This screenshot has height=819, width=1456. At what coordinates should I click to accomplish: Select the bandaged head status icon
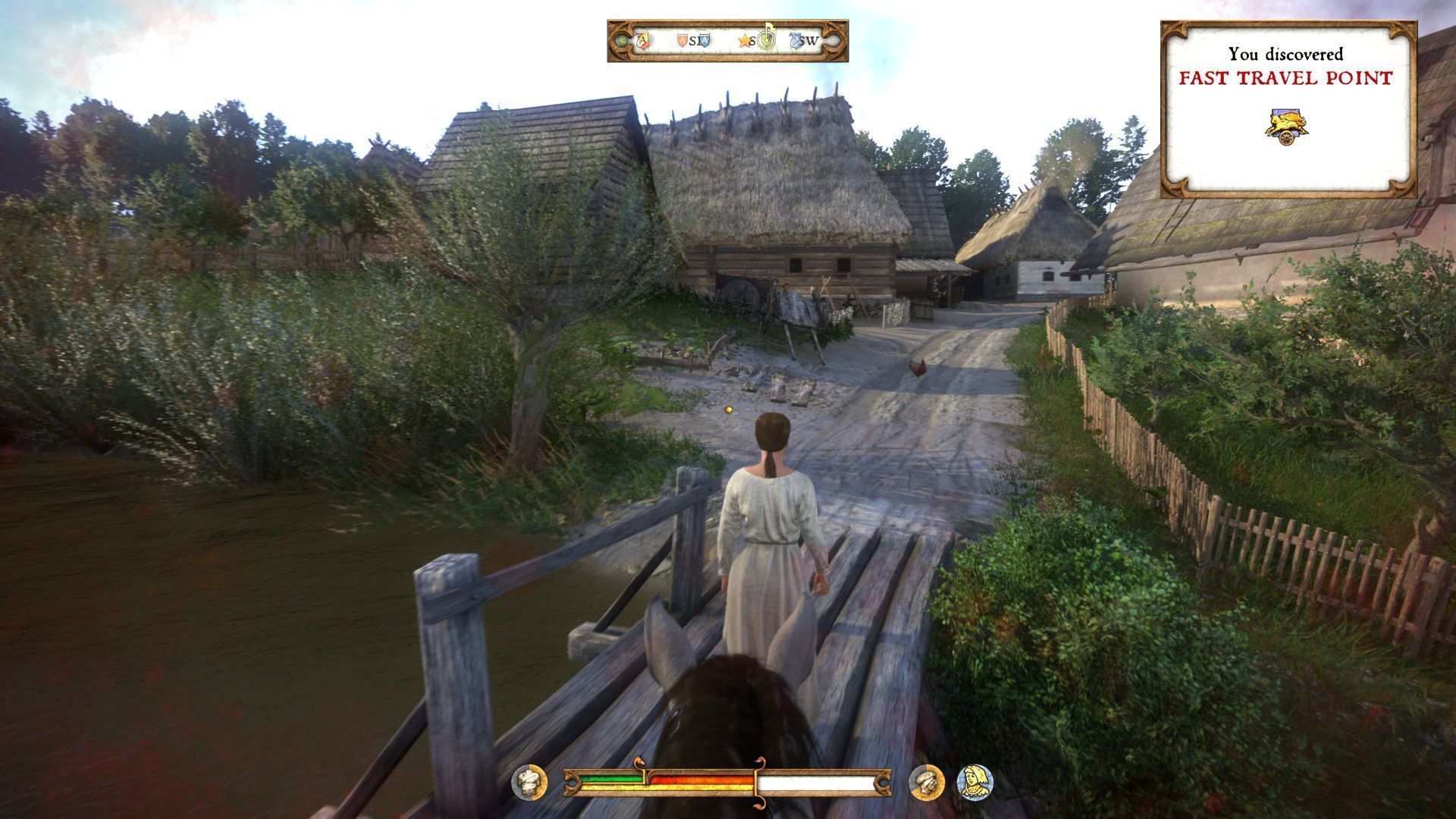point(926,782)
